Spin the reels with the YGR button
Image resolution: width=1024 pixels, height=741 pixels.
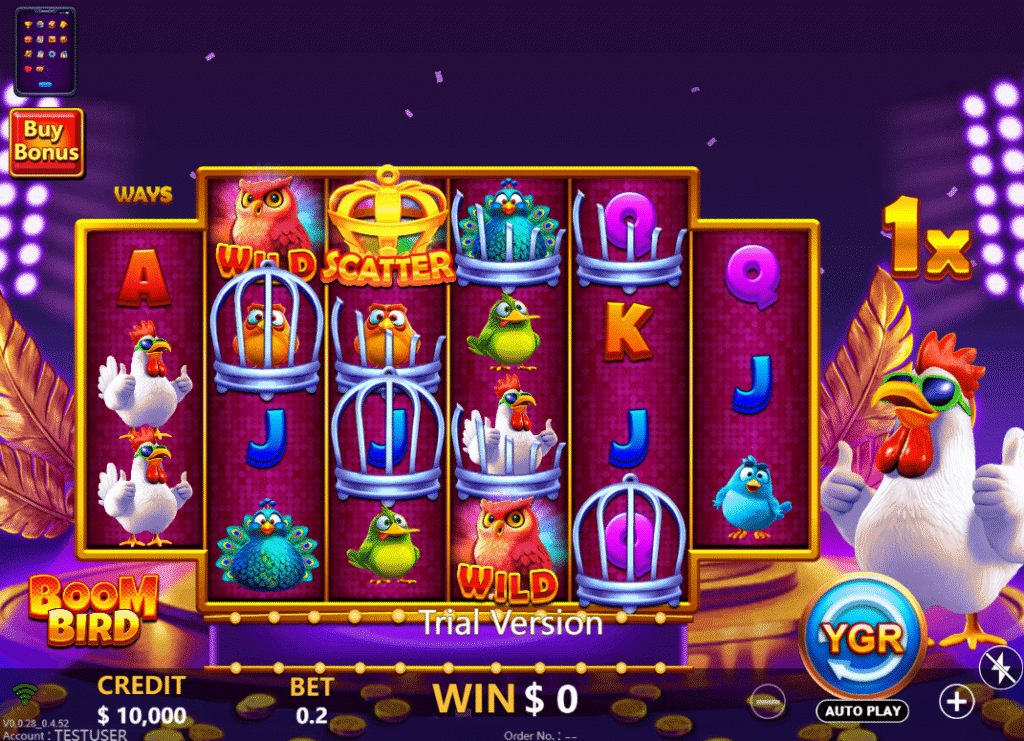(862, 638)
